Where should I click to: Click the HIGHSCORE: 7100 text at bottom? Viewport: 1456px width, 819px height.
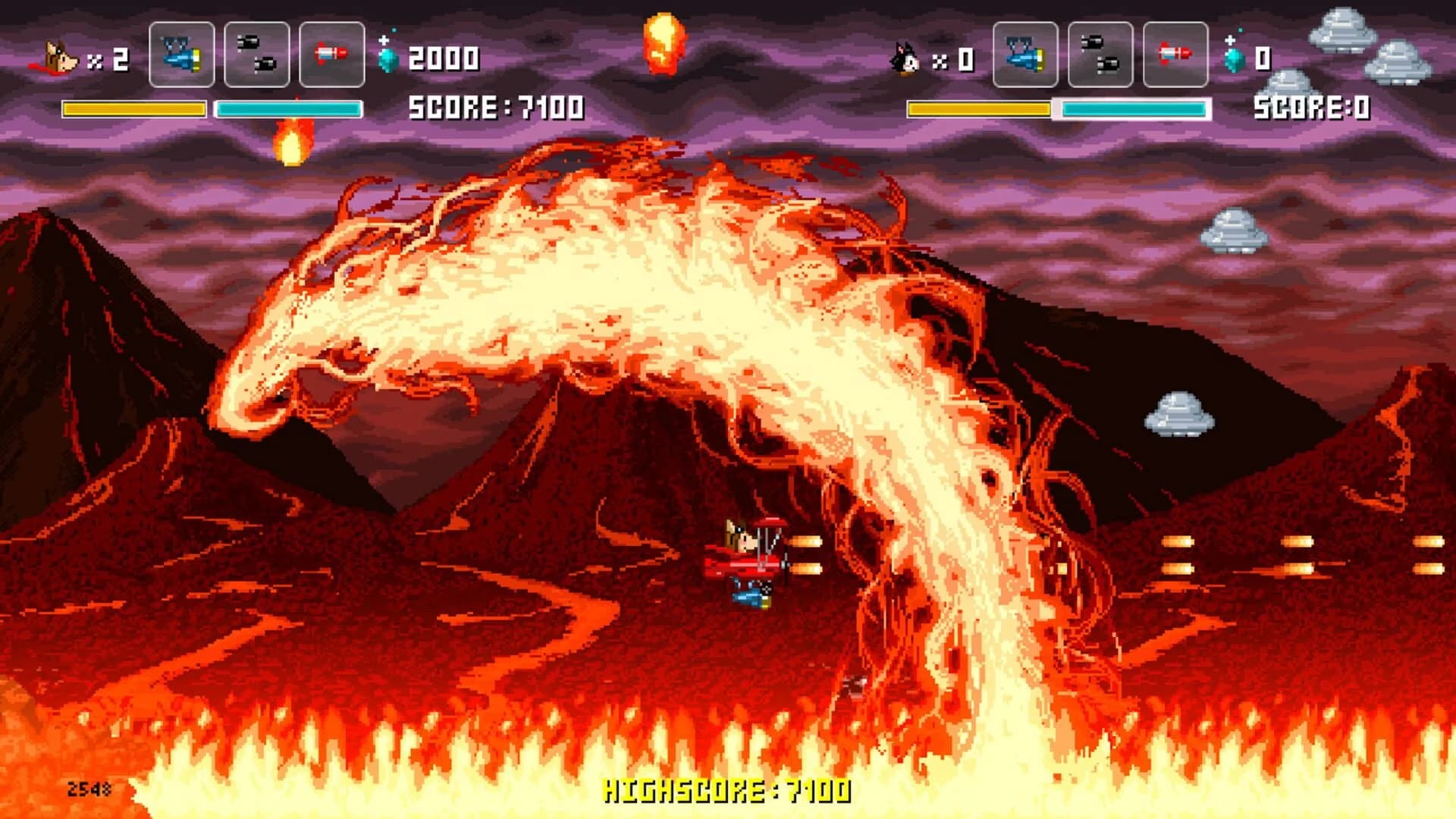coord(726,792)
